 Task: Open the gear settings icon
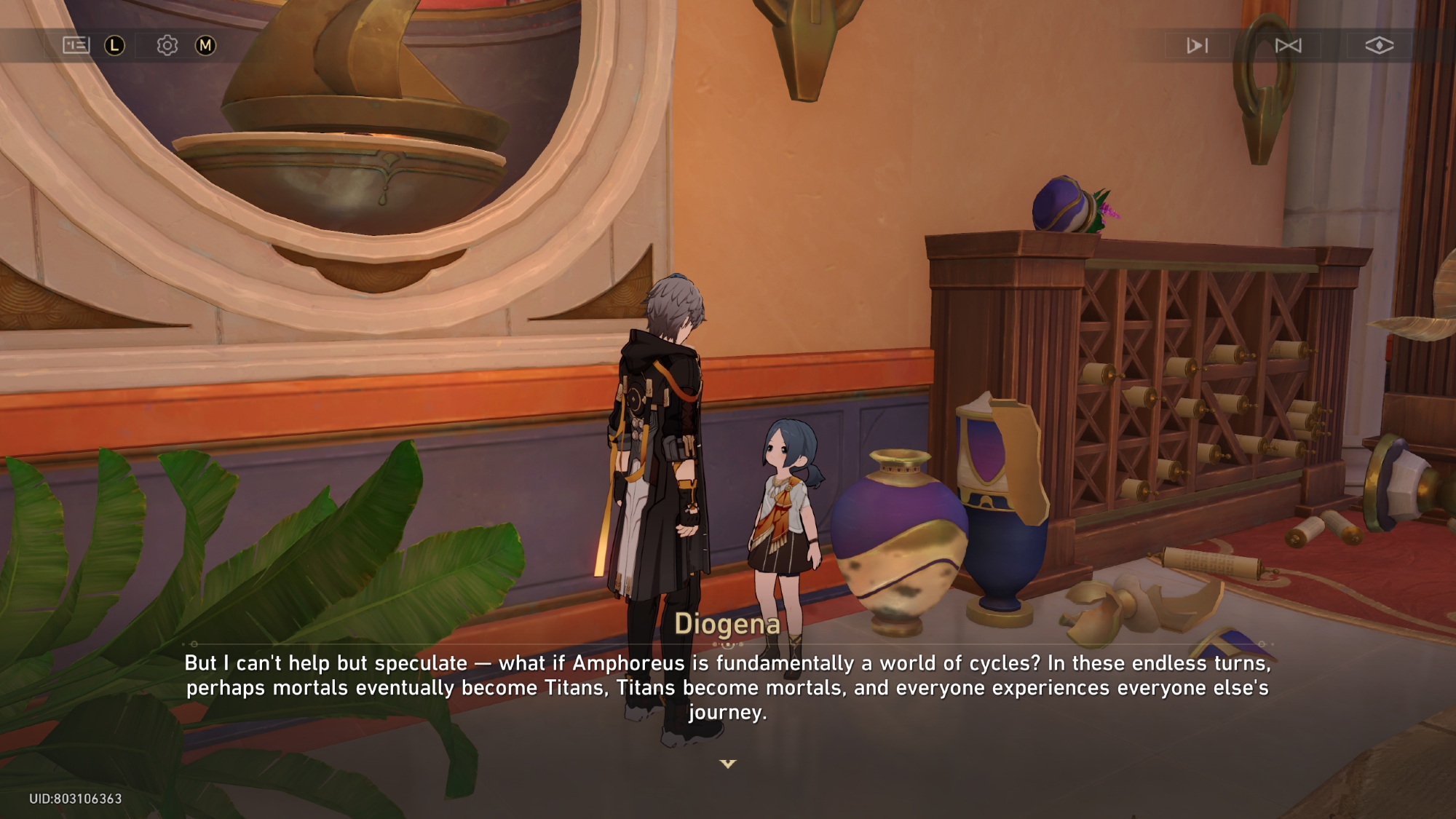click(x=167, y=45)
